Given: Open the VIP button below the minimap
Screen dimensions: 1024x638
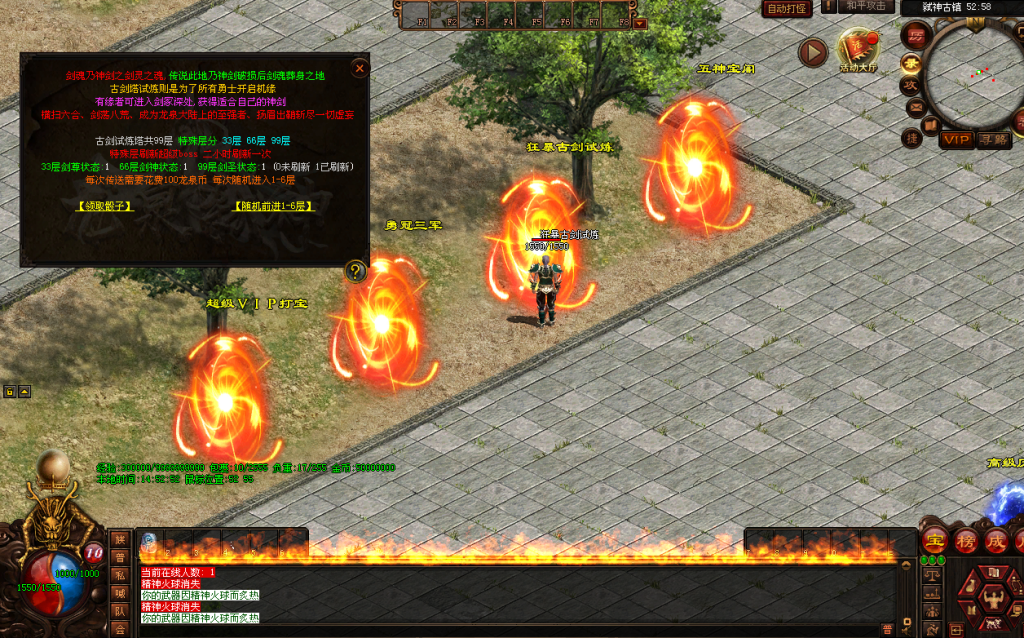Looking at the screenshot, I should [957, 139].
